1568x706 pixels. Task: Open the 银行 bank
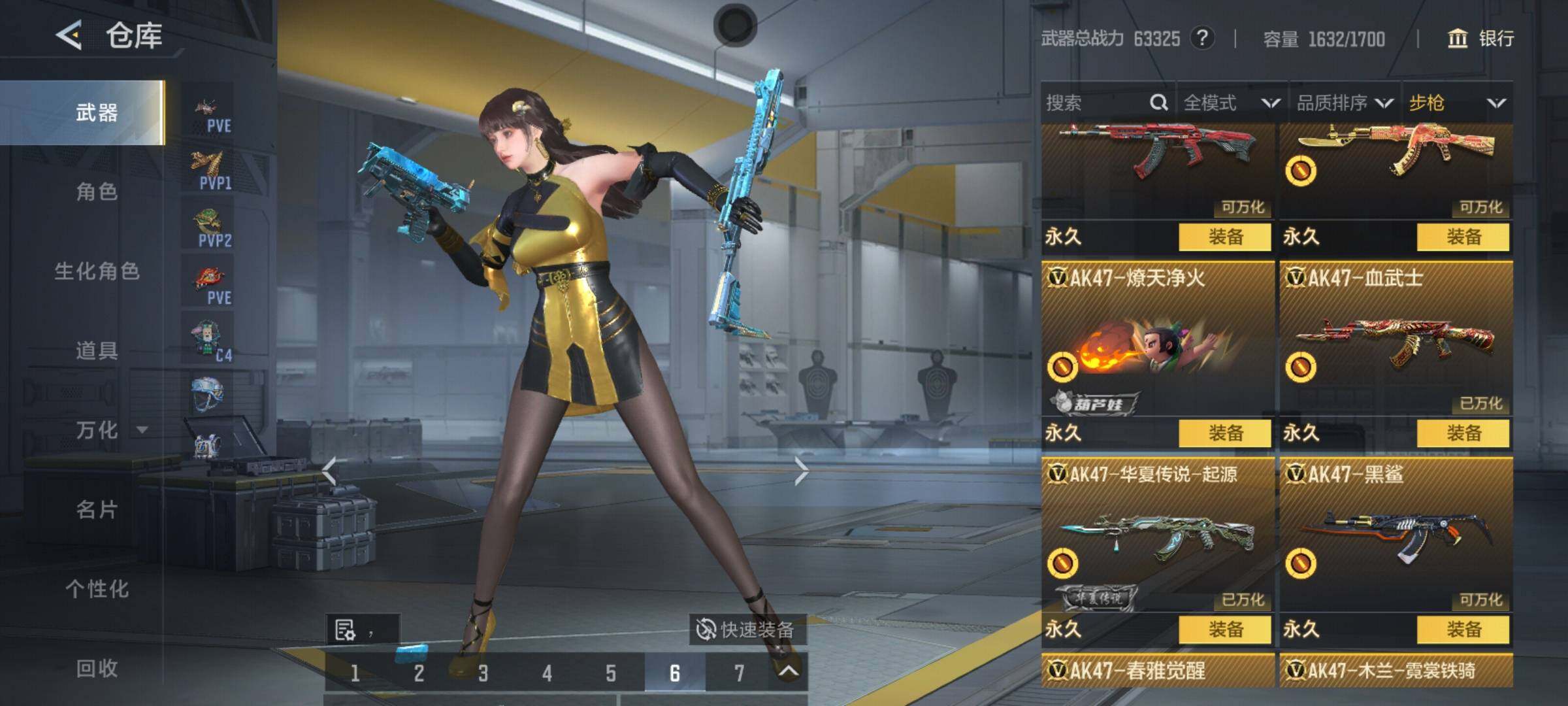point(1482,39)
